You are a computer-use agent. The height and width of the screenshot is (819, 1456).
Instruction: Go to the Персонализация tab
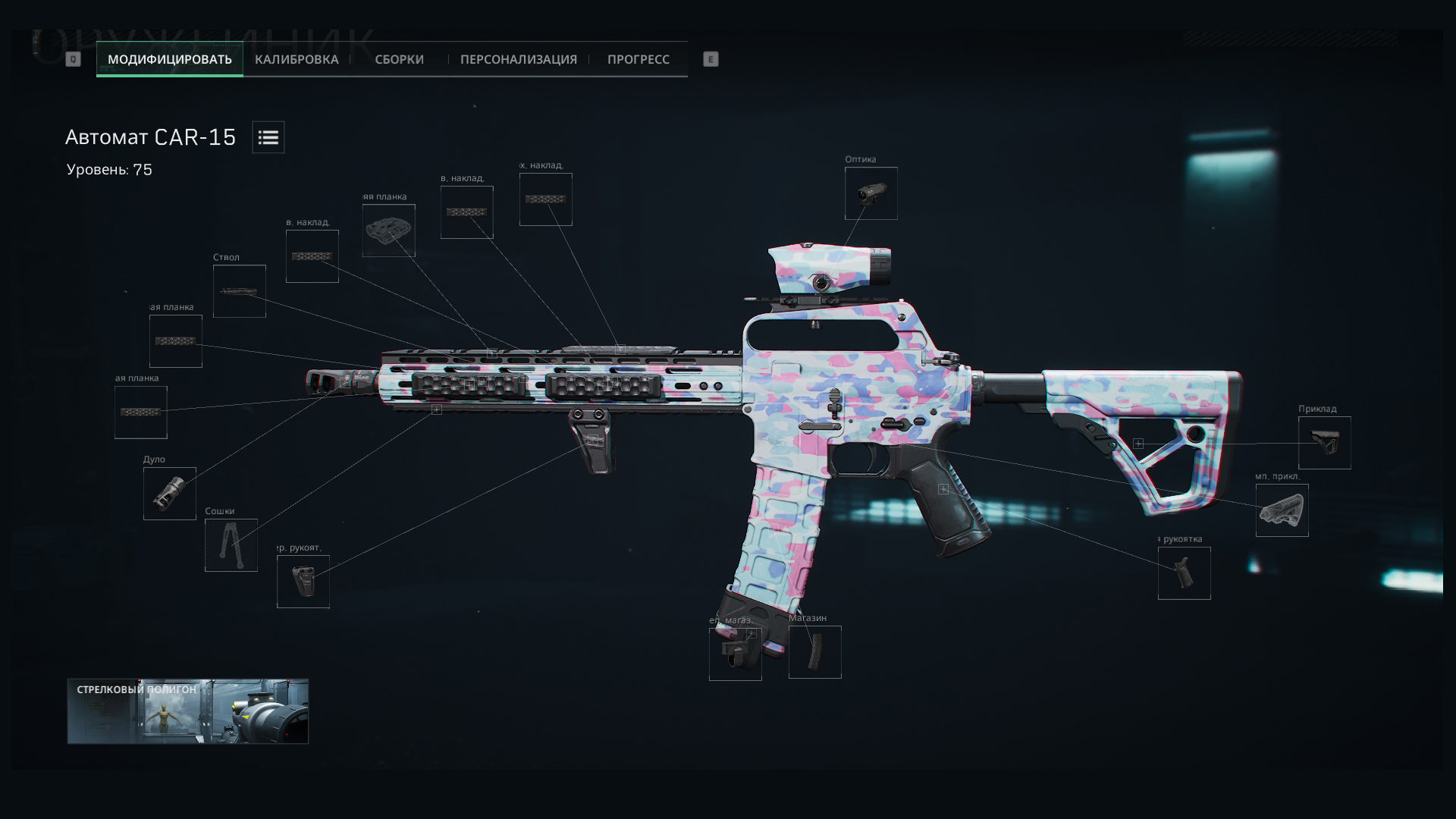click(518, 59)
